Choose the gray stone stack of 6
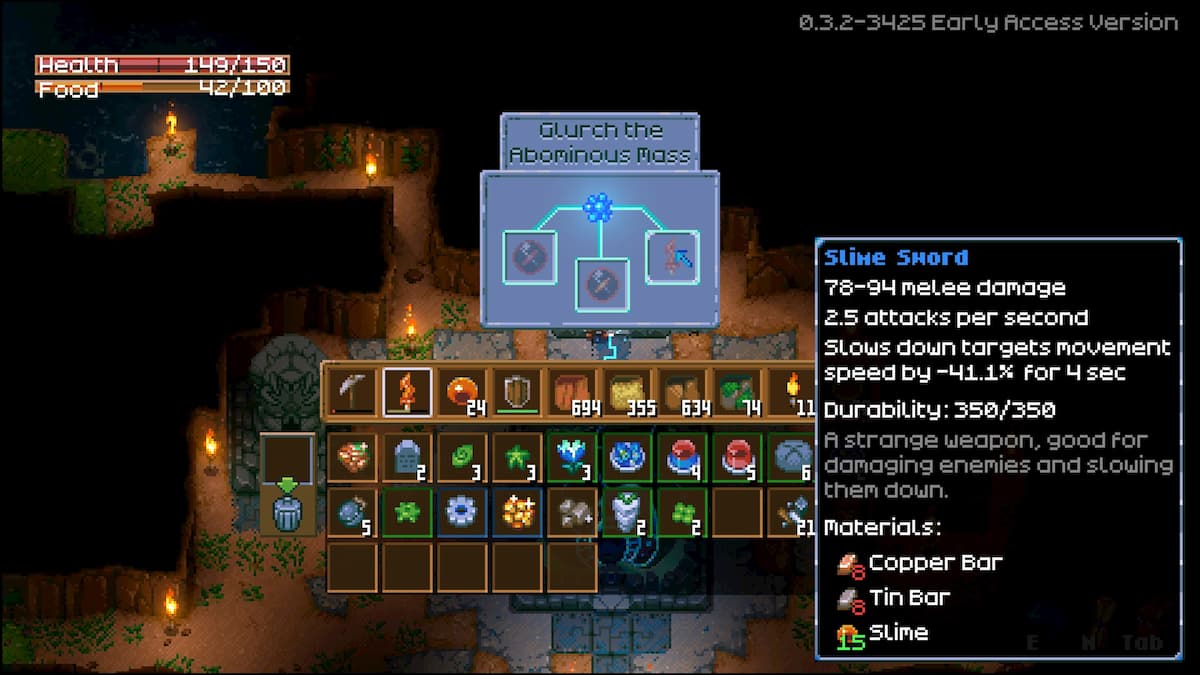The height and width of the screenshot is (675, 1200). 792,457
